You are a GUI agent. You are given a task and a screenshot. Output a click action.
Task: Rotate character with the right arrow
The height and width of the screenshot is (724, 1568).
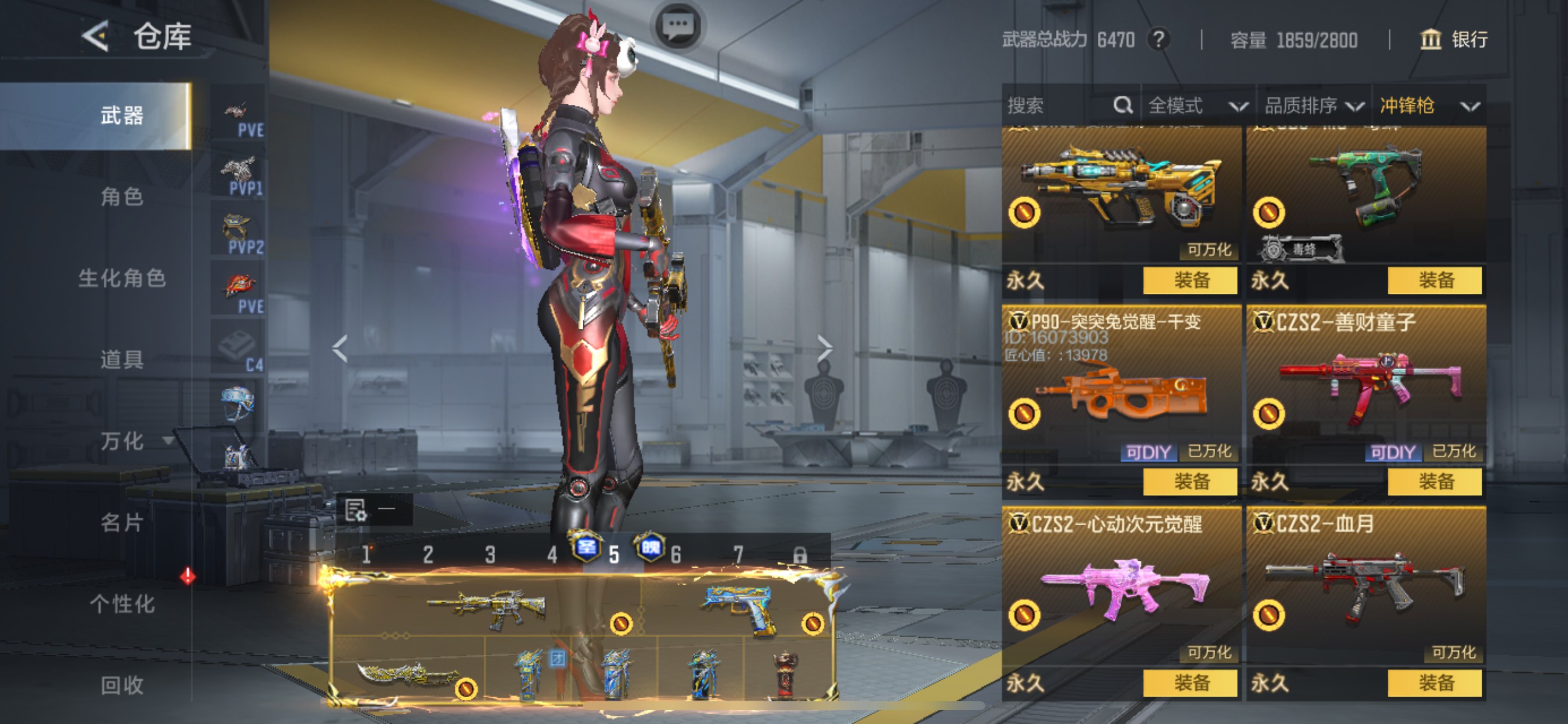click(x=825, y=349)
